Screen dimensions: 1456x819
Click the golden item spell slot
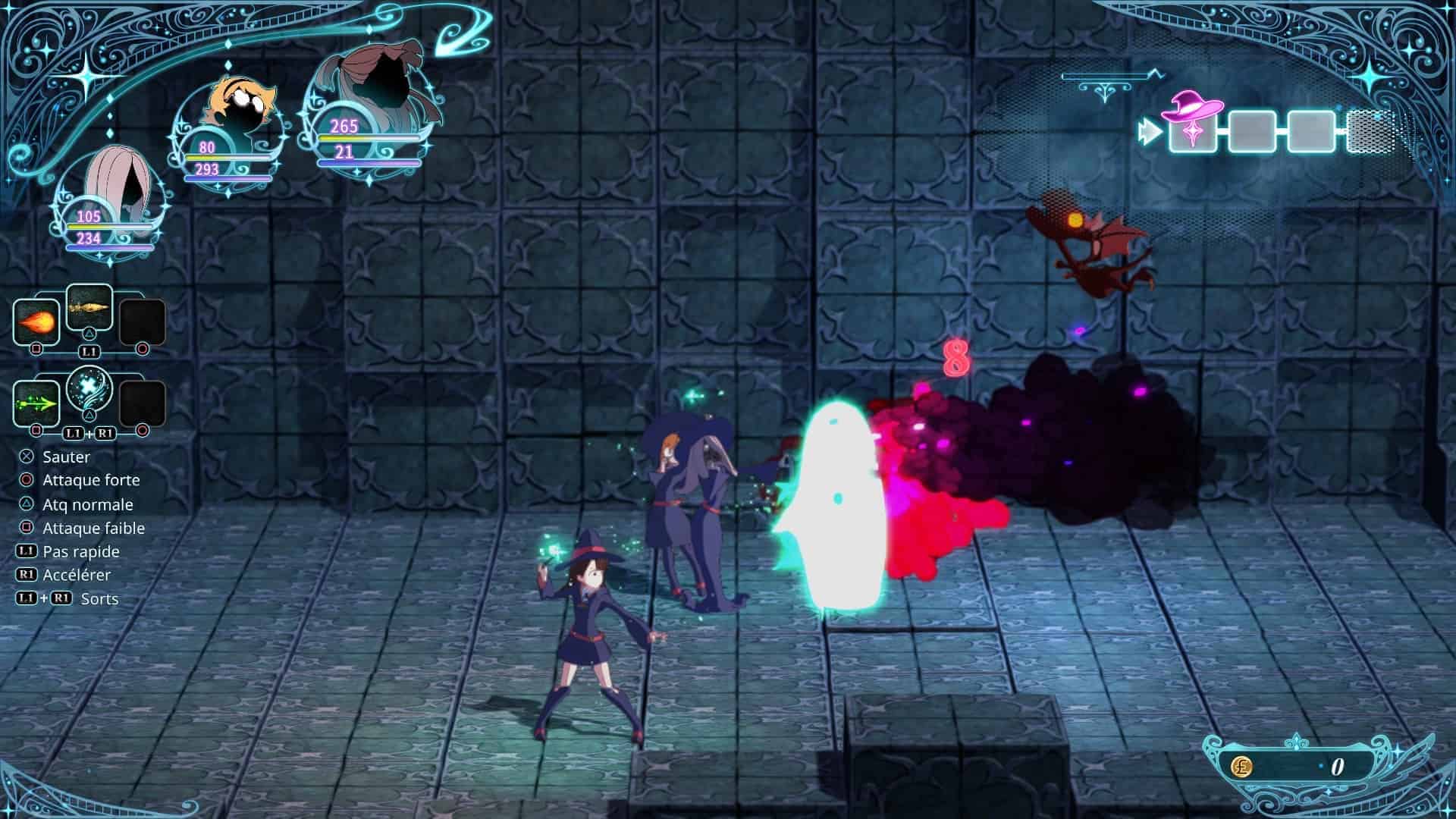point(89,307)
